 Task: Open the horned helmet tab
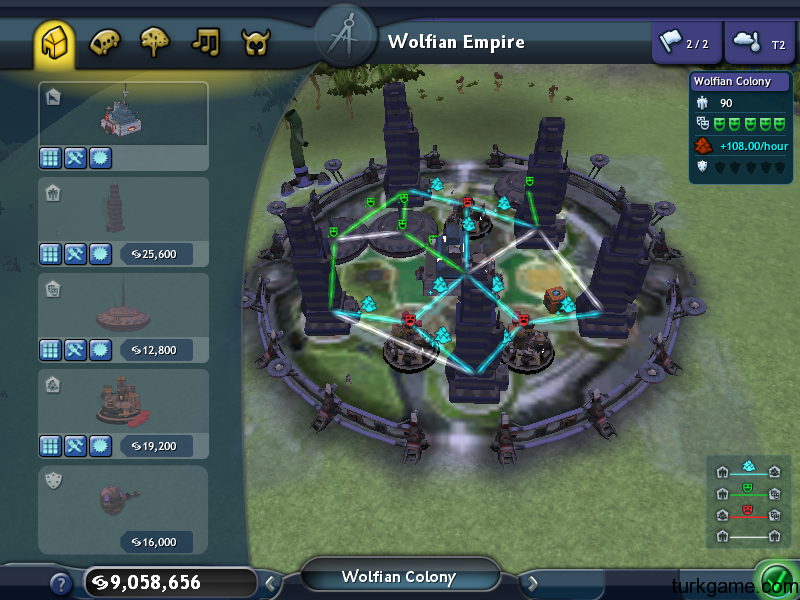[256, 43]
